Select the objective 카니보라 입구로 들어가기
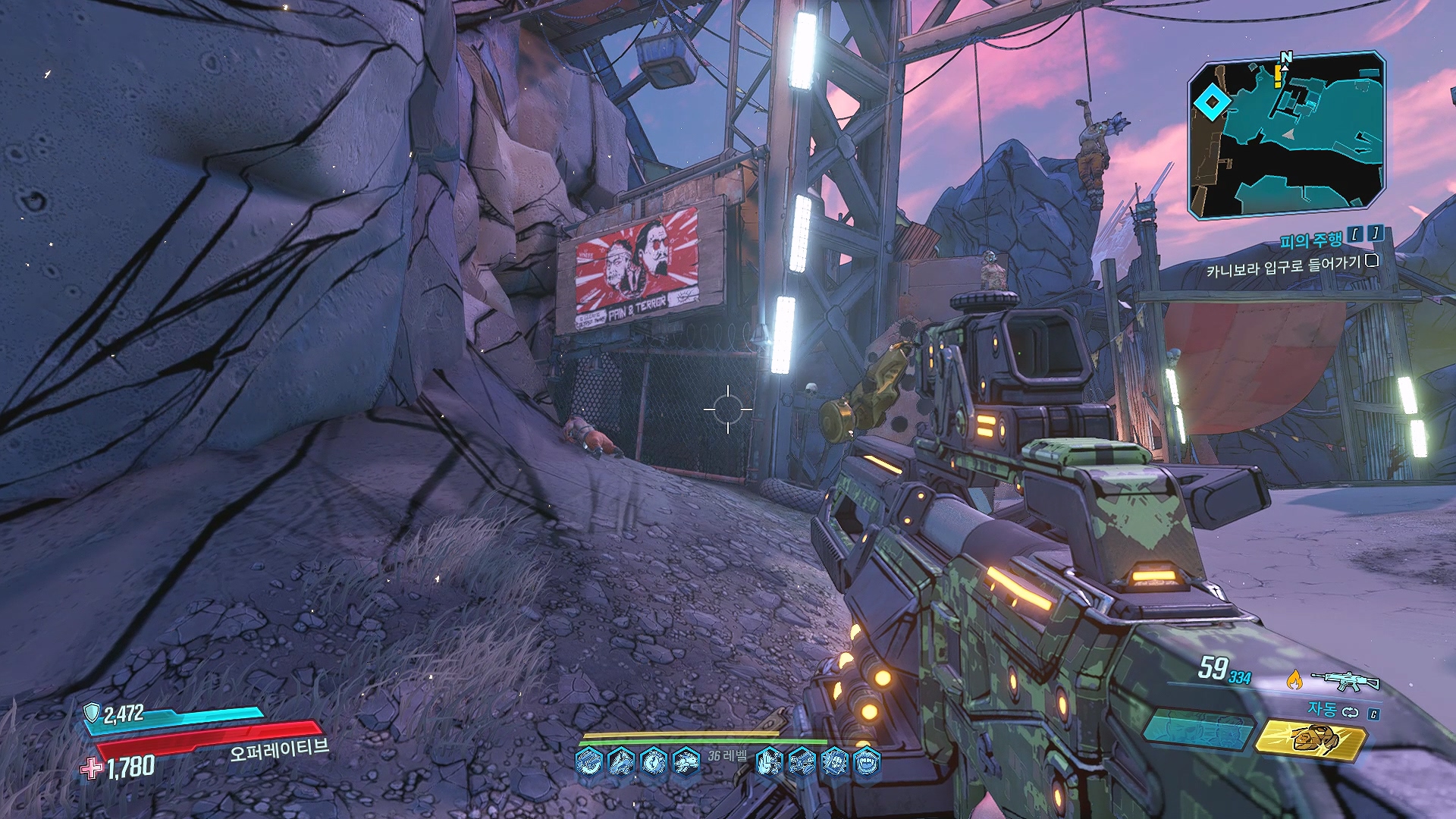Viewport: 1456px width, 819px height. coord(1283,265)
